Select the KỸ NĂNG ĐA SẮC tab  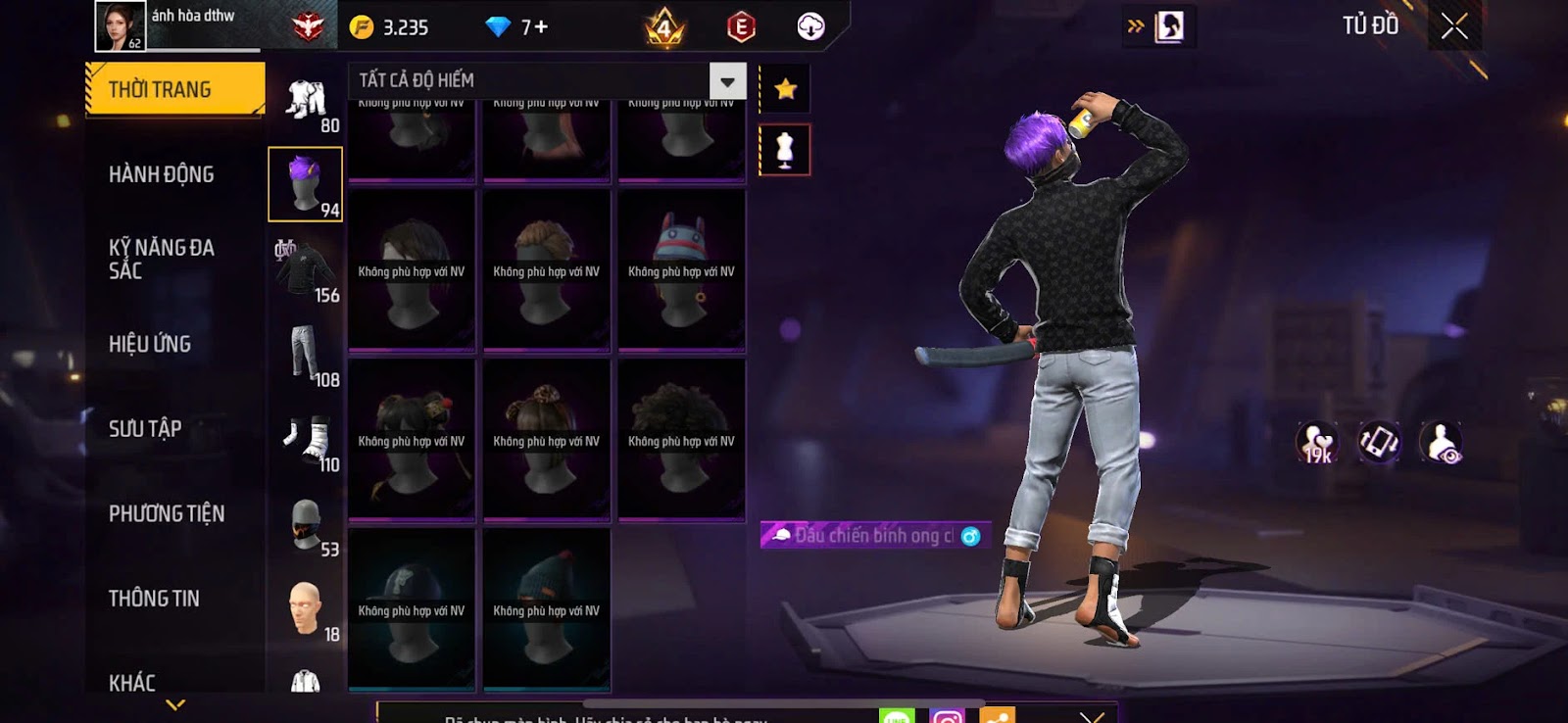click(x=162, y=259)
